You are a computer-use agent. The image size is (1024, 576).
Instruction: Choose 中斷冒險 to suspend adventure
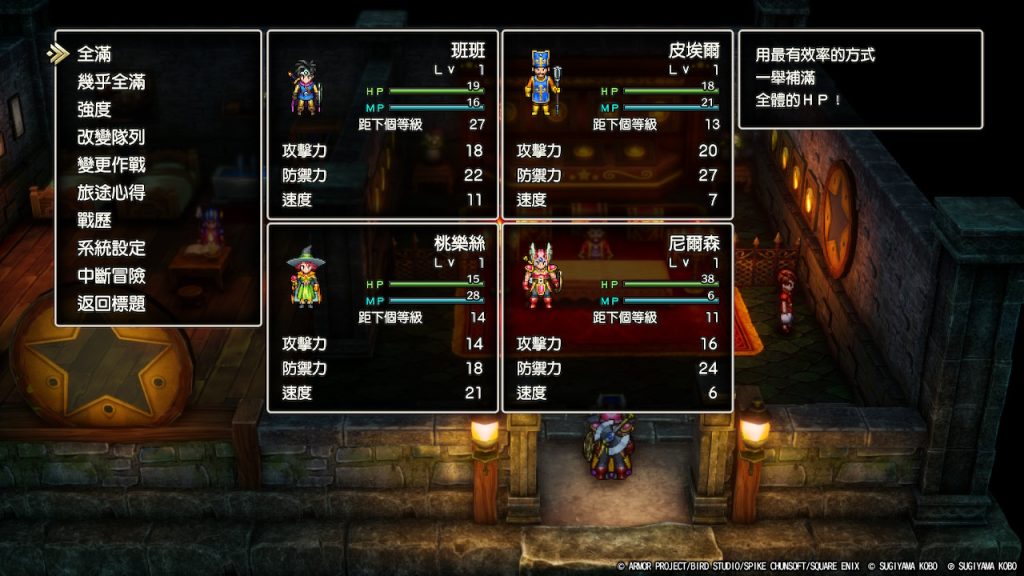pos(111,275)
